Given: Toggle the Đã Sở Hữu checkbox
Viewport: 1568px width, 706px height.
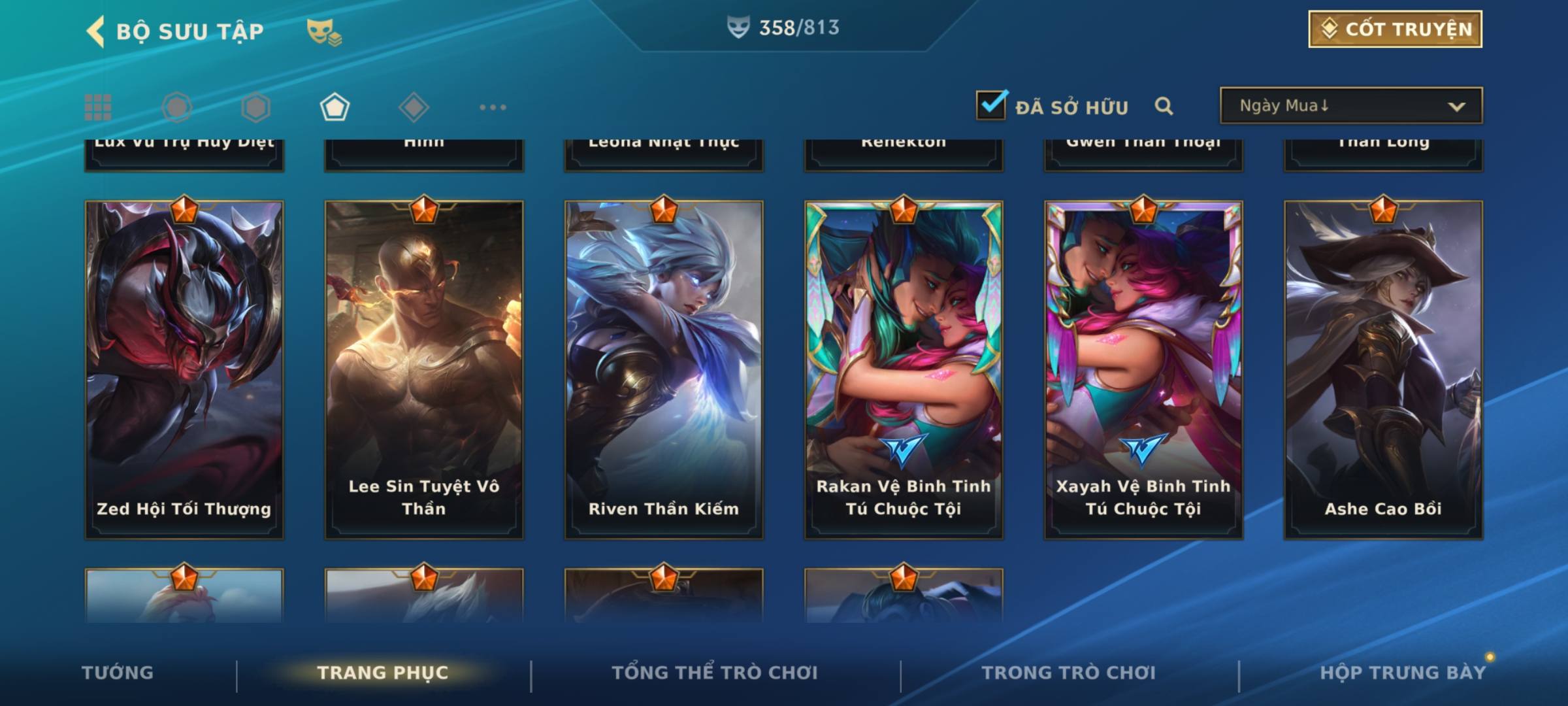Looking at the screenshot, I should tap(991, 105).
